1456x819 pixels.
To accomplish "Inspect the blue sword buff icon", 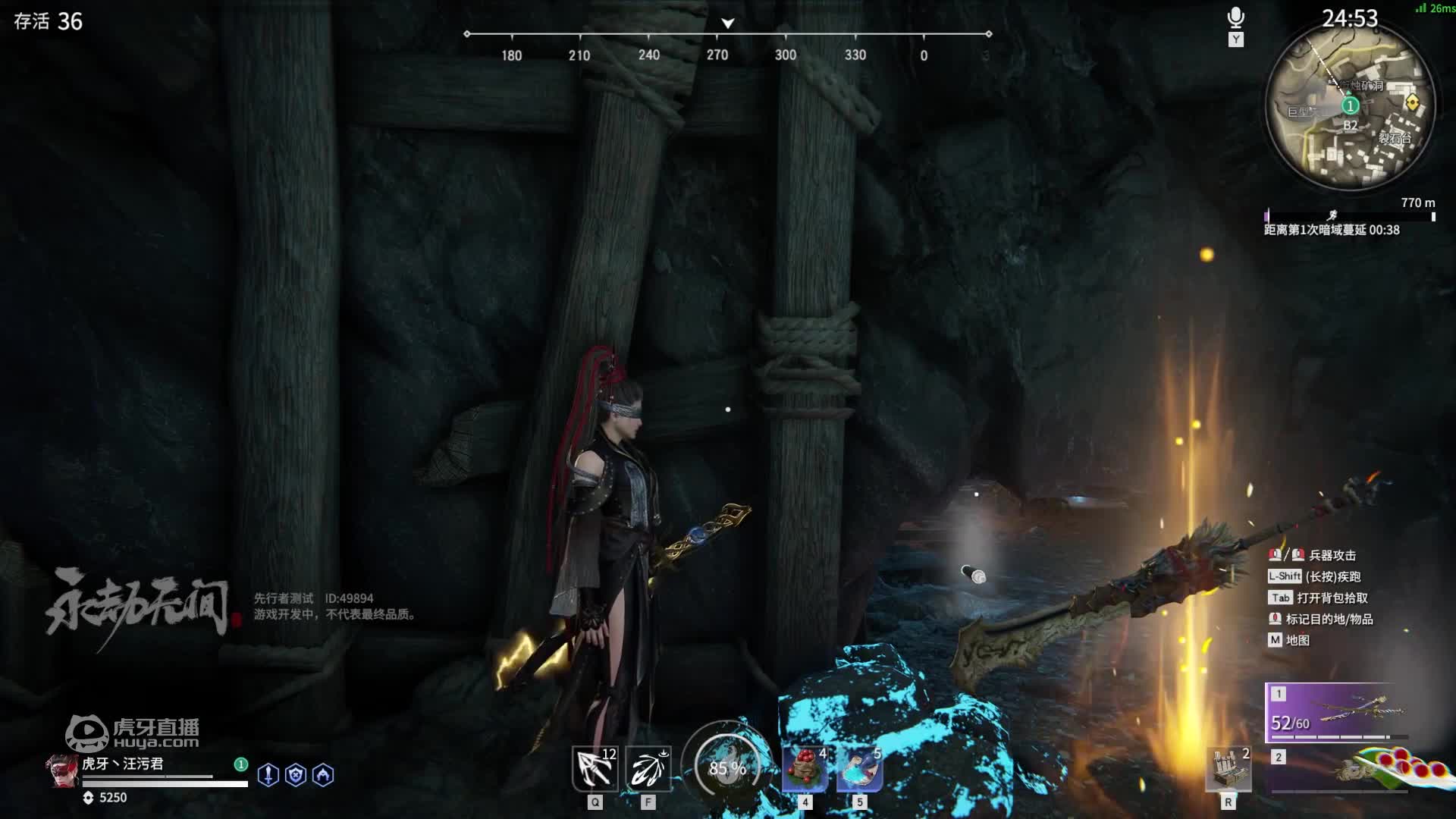I will click(x=268, y=774).
